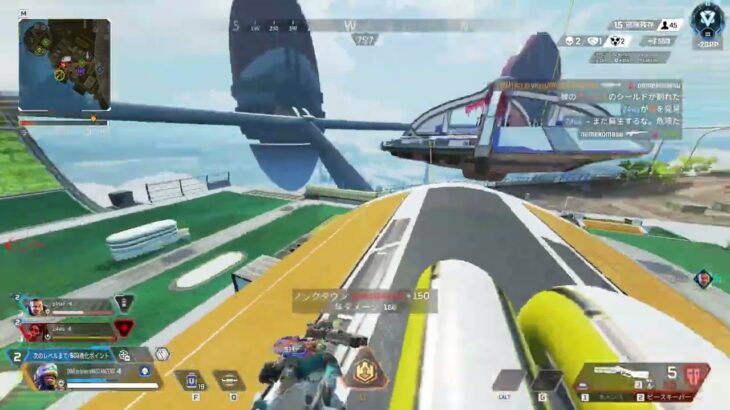This screenshot has height=410, width=730.
Task: Select the top teammate's portrait
Action: (33, 307)
